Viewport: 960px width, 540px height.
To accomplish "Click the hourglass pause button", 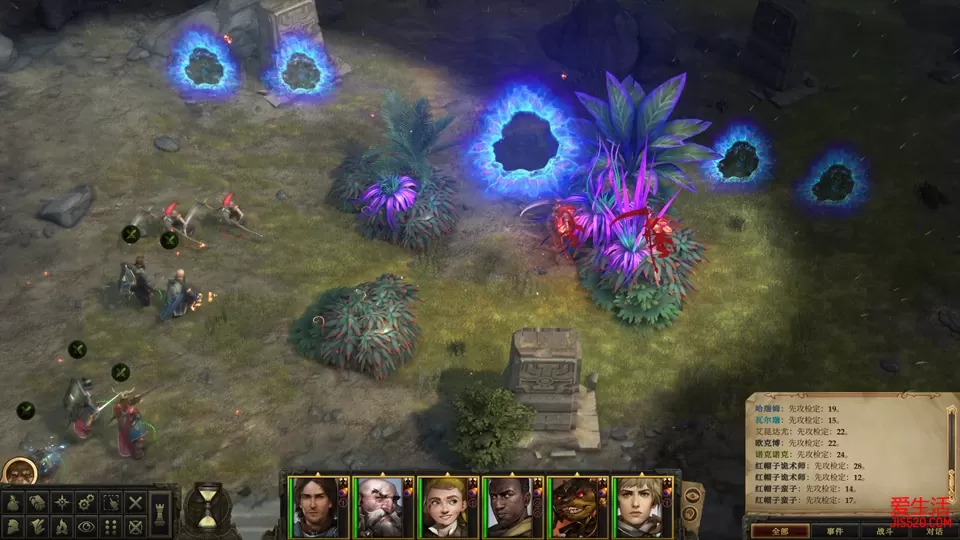I will [207, 505].
